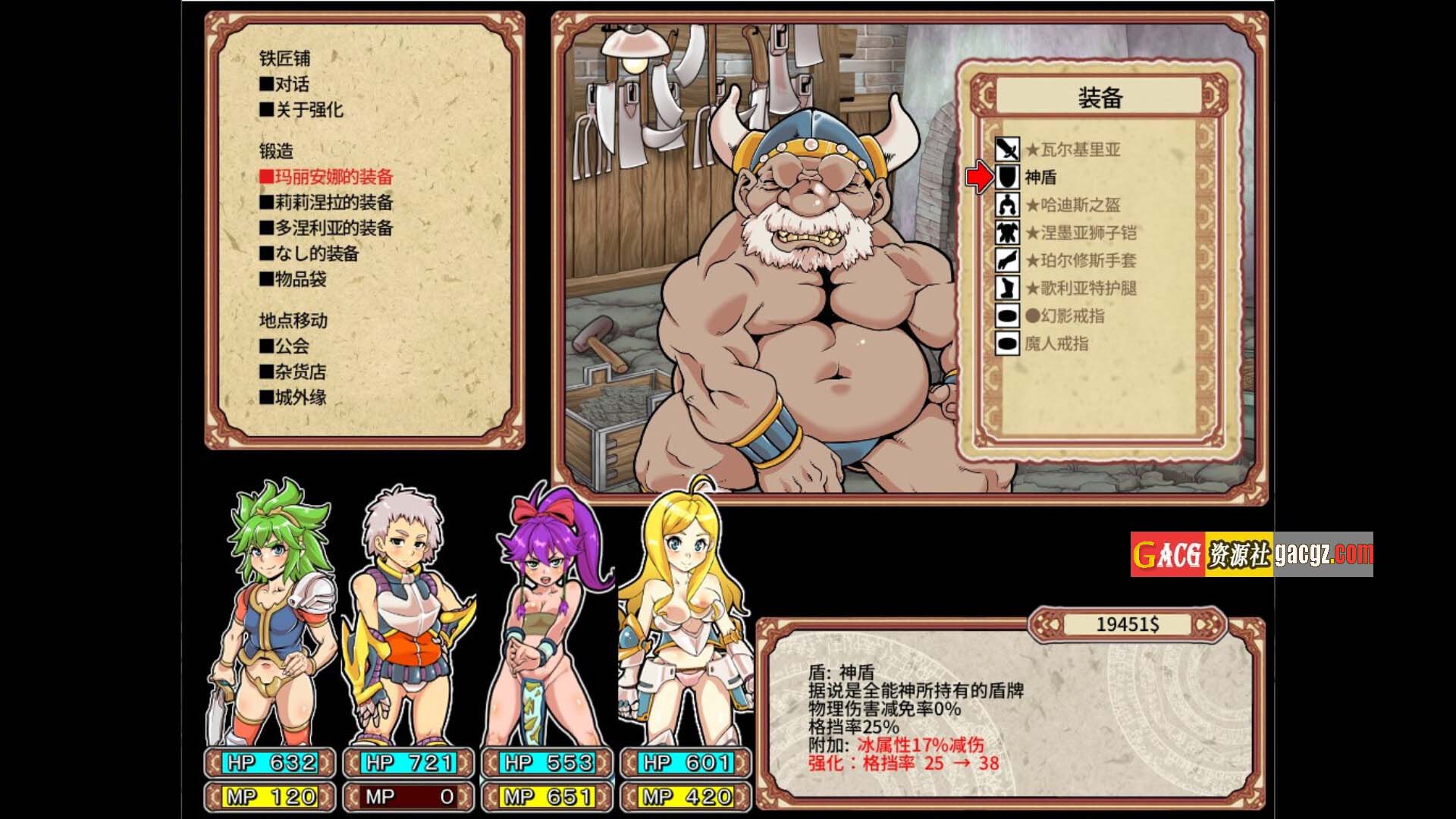Choose ★歌利亚特护腿 leg armor
The image size is (1456, 819).
coord(1080,288)
